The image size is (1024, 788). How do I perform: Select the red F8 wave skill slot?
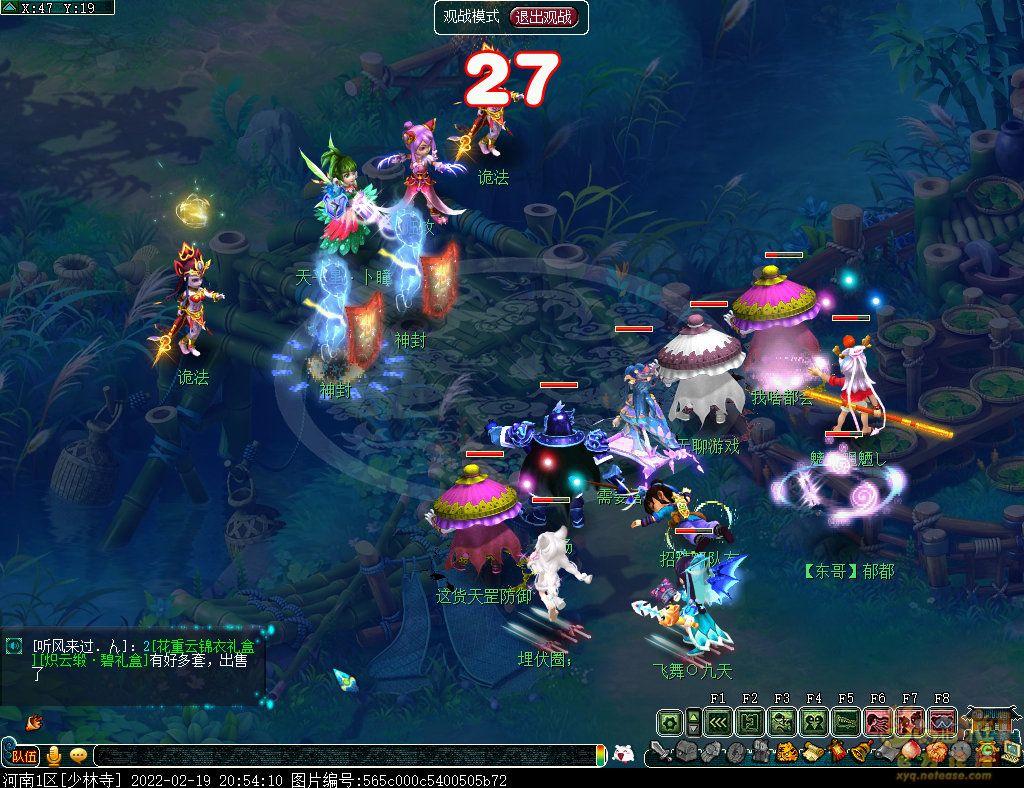tap(941, 721)
